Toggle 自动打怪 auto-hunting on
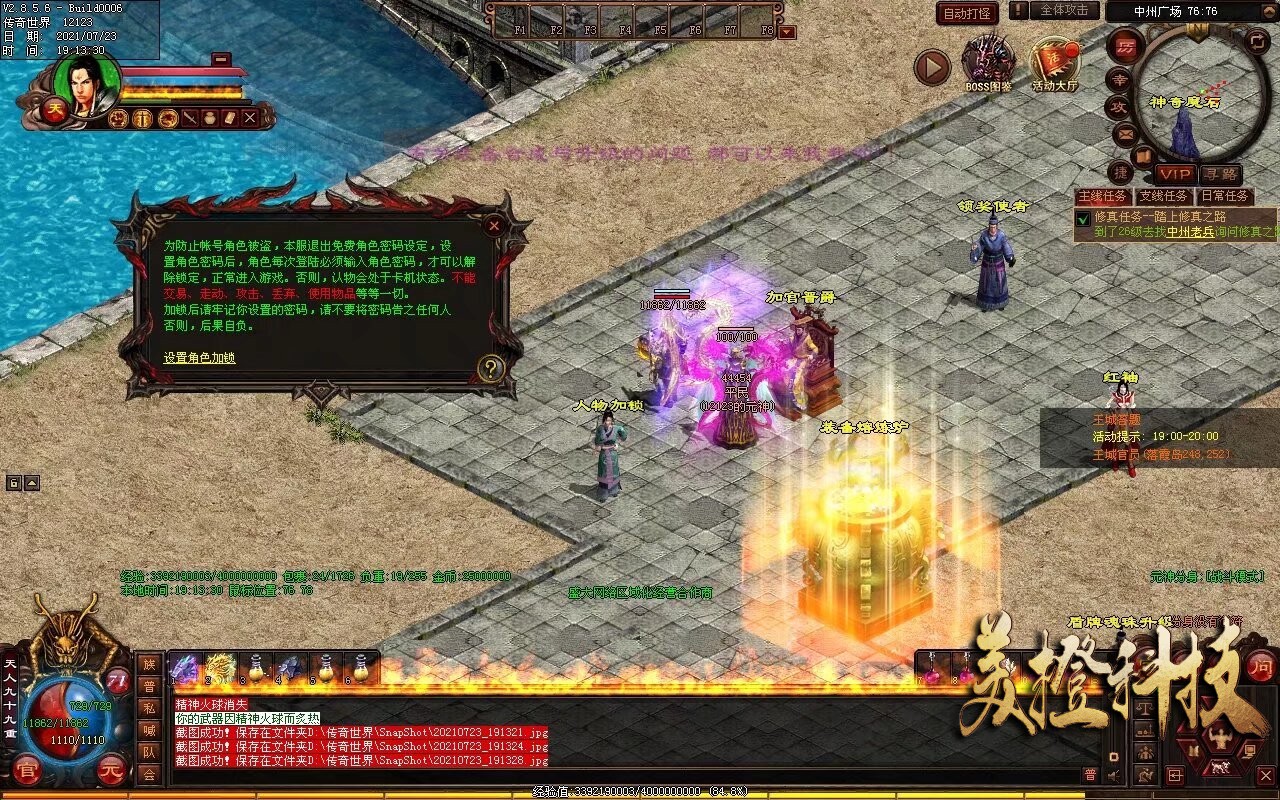This screenshot has width=1280, height=800. coord(967,12)
